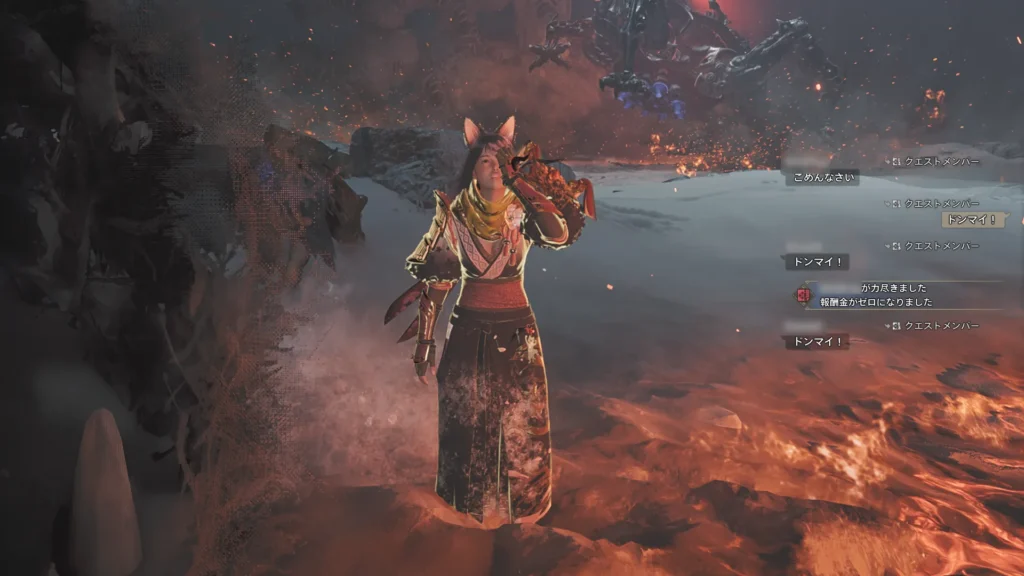Click the tan-highlighted ドンマイ！ chat bubble

[x=971, y=220]
